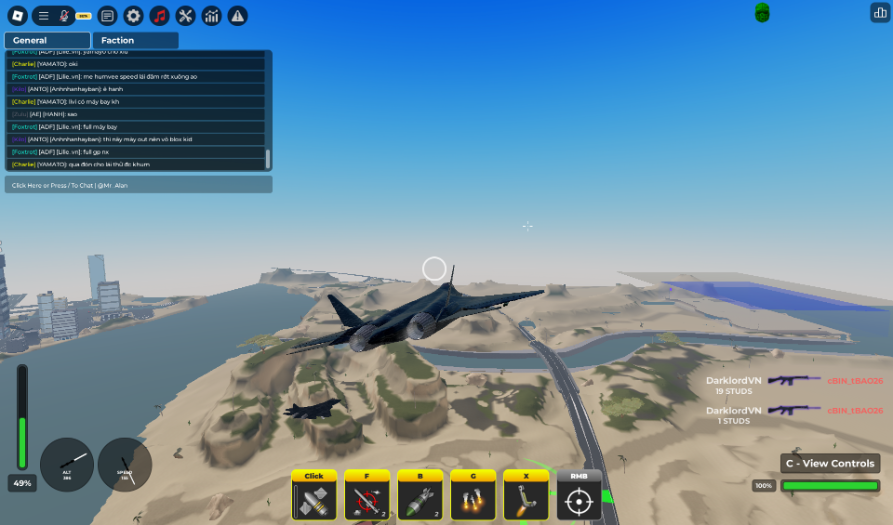Select the guided missile lock-on slot
Image resolution: width=893 pixels, height=525 pixels.
[x=367, y=499]
